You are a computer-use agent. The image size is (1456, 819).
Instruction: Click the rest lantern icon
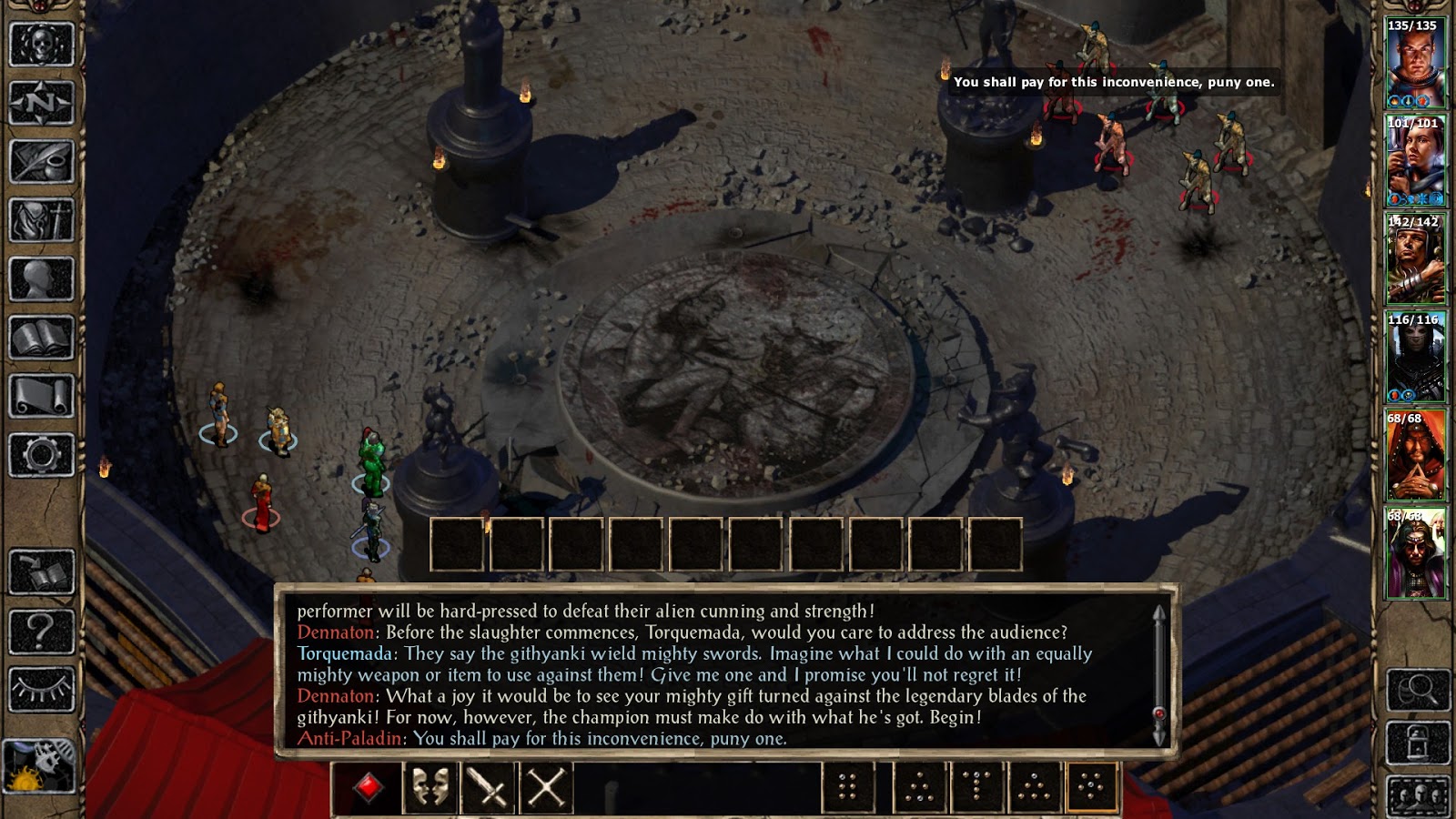pyautogui.click(x=1417, y=743)
